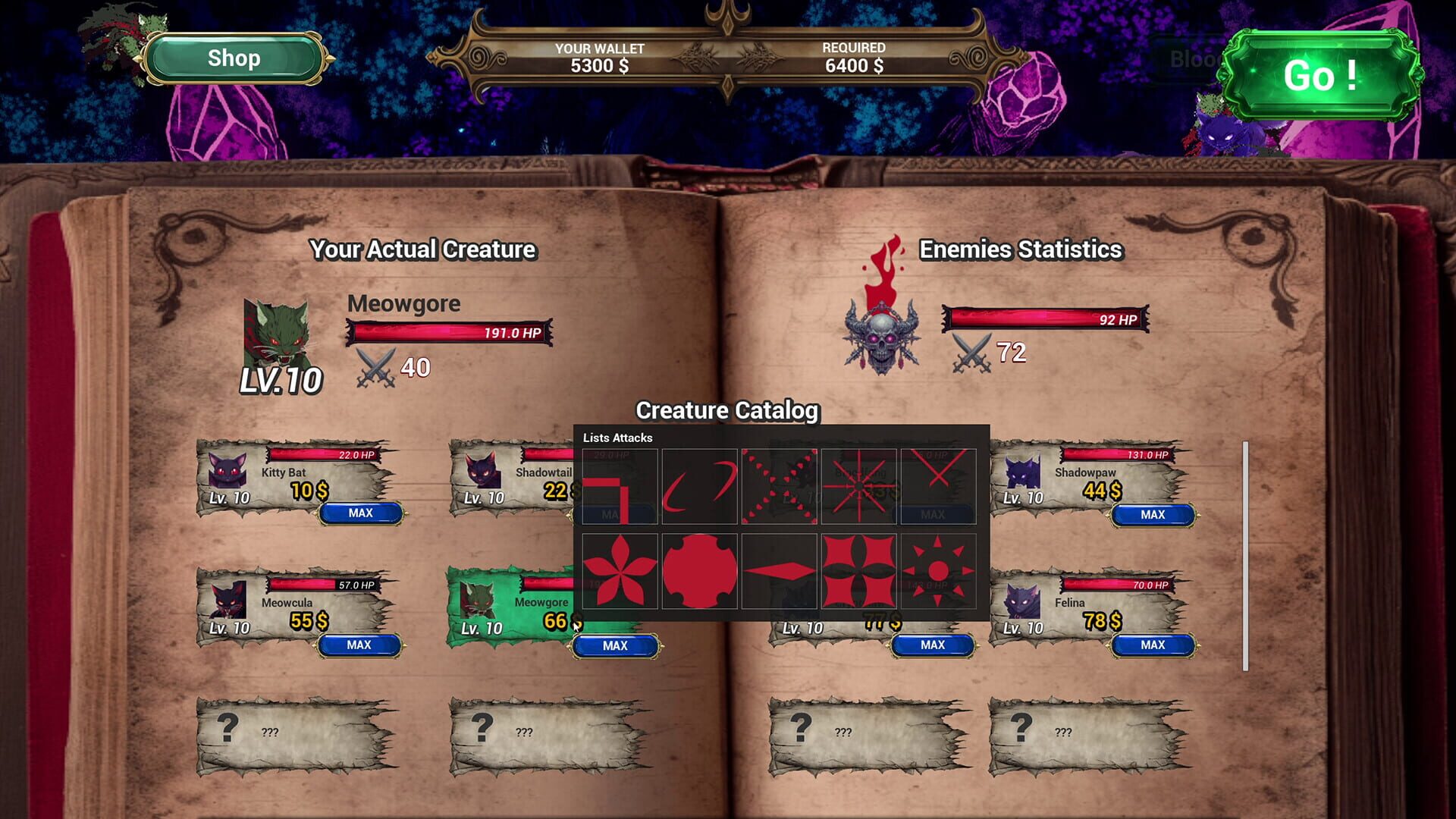Select the eight-spoke starburst attack icon
The image size is (1456, 819).
858,485
